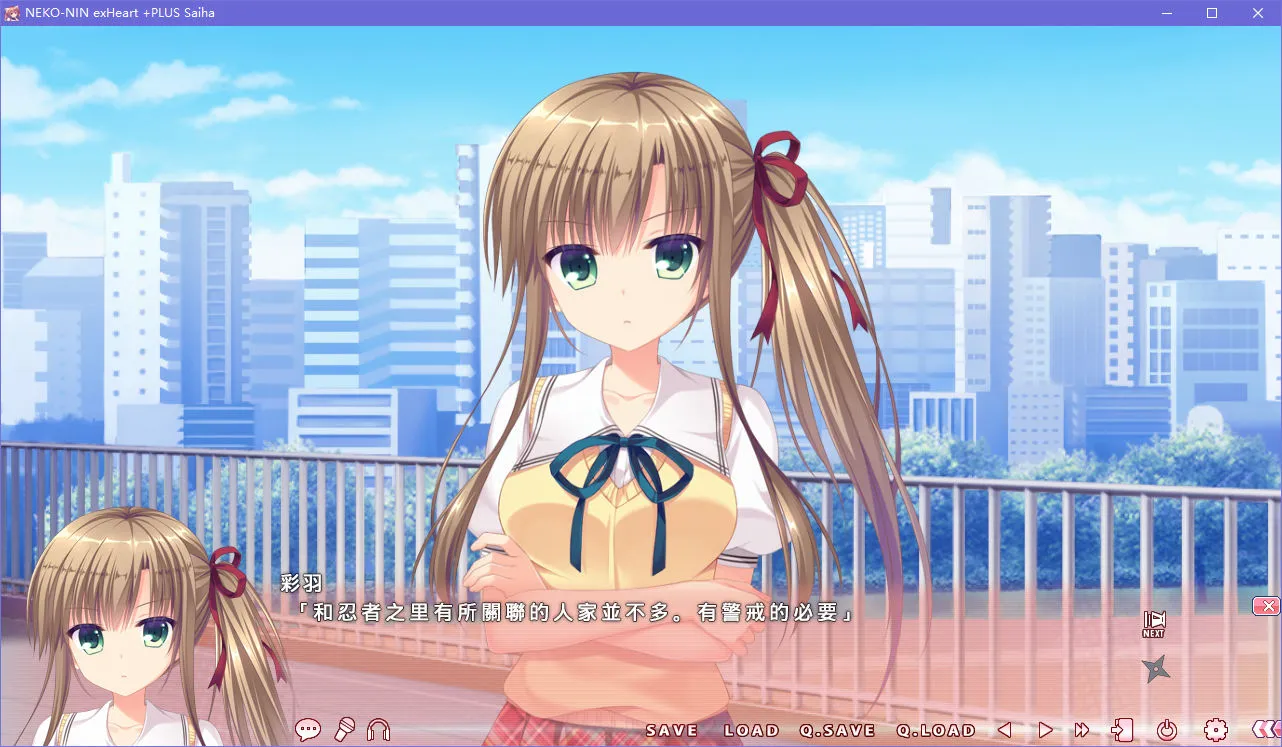The image size is (1282, 747).
Task: Perform a quick save with Q.SAVE
Action: tap(838, 730)
